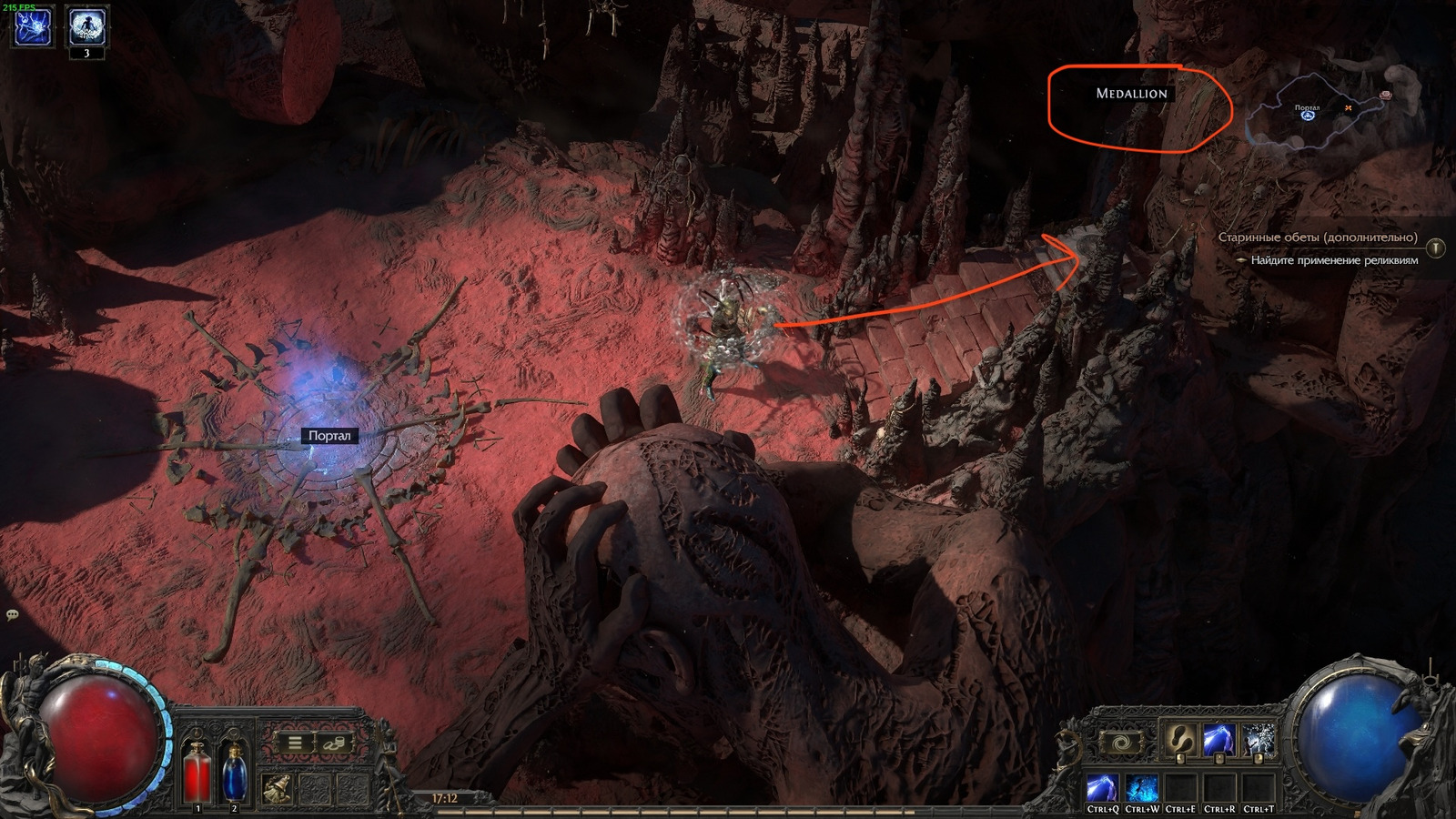Click the lightning skill bound to Ctrl+Q

coord(1102,786)
